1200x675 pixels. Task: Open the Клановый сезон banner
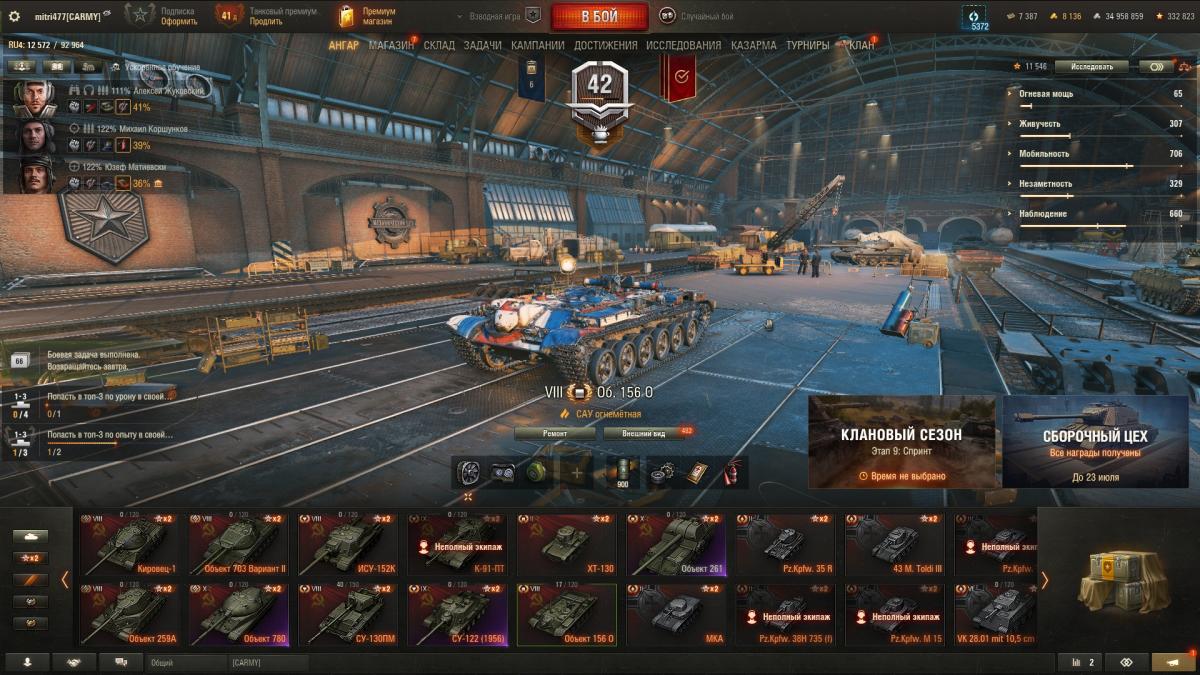901,441
